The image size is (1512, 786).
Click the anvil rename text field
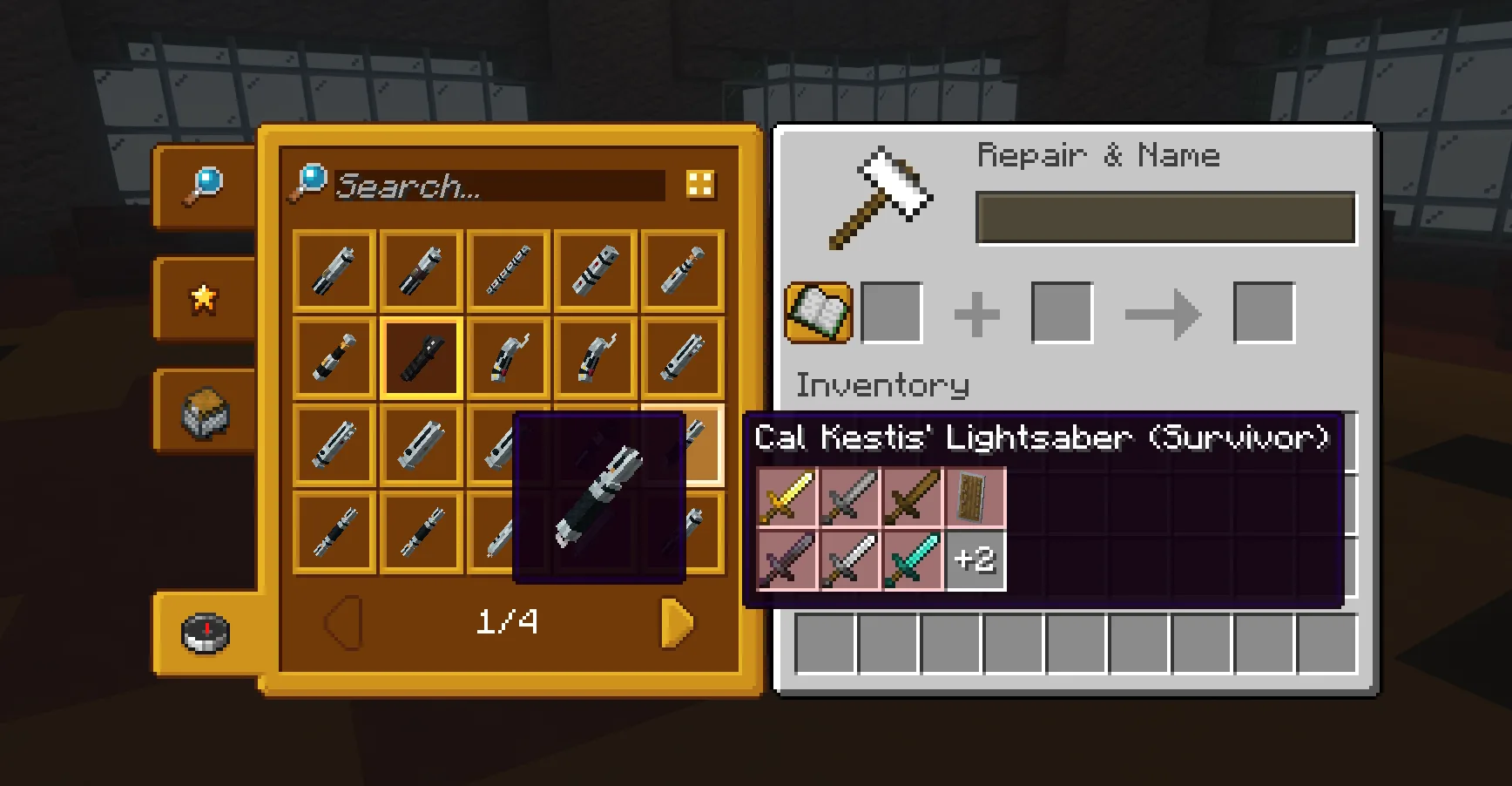point(1165,218)
